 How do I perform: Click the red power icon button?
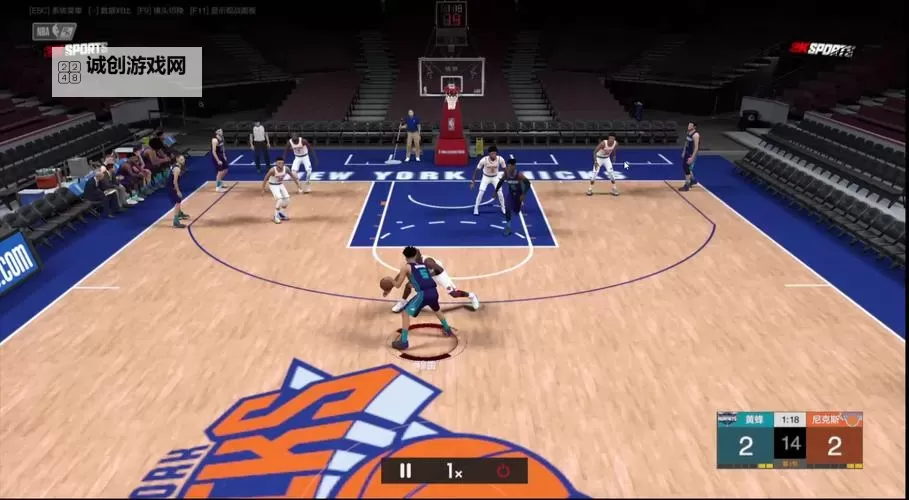click(503, 470)
